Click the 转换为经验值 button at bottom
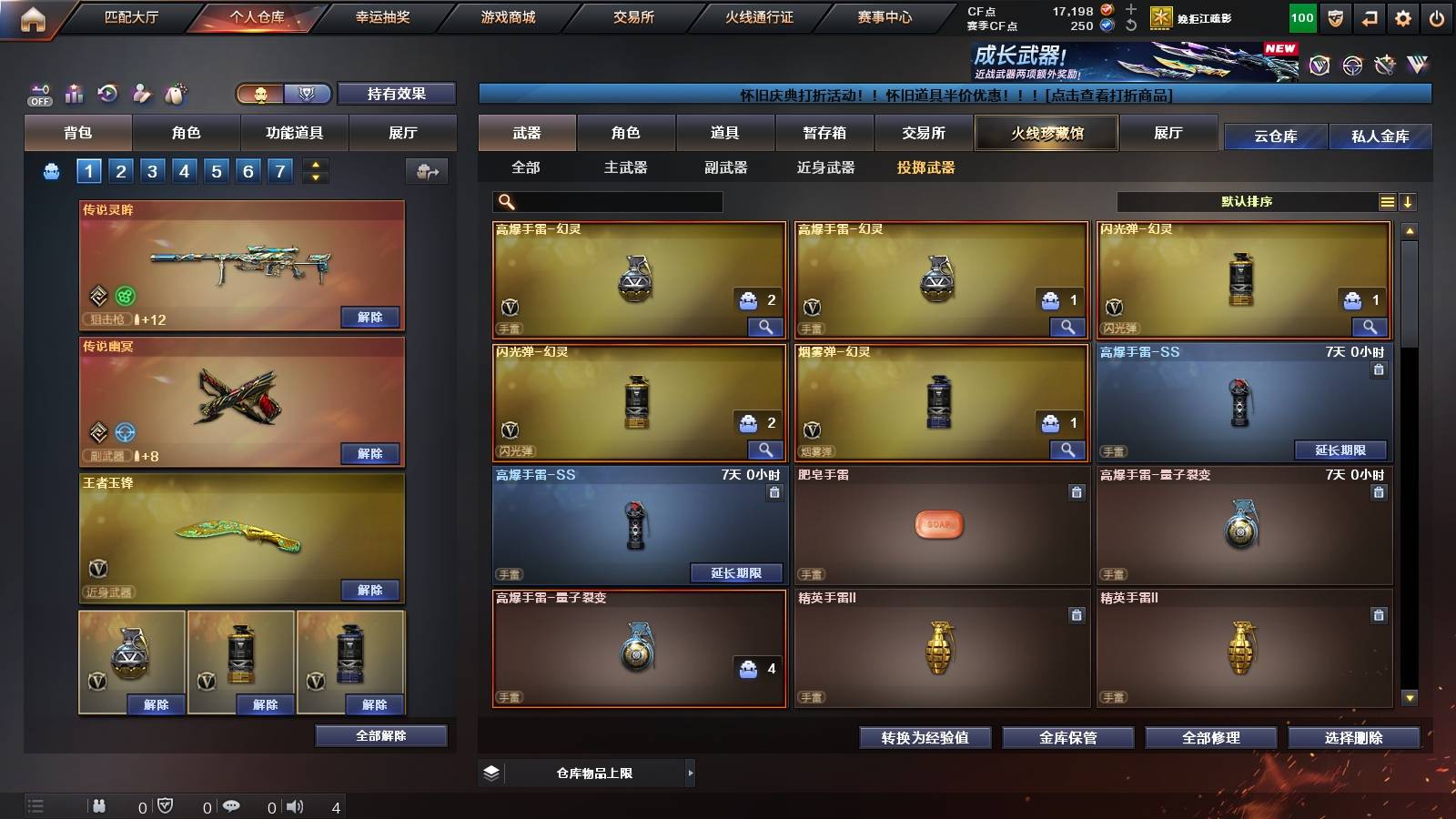1456x819 pixels. pyautogui.click(x=925, y=738)
